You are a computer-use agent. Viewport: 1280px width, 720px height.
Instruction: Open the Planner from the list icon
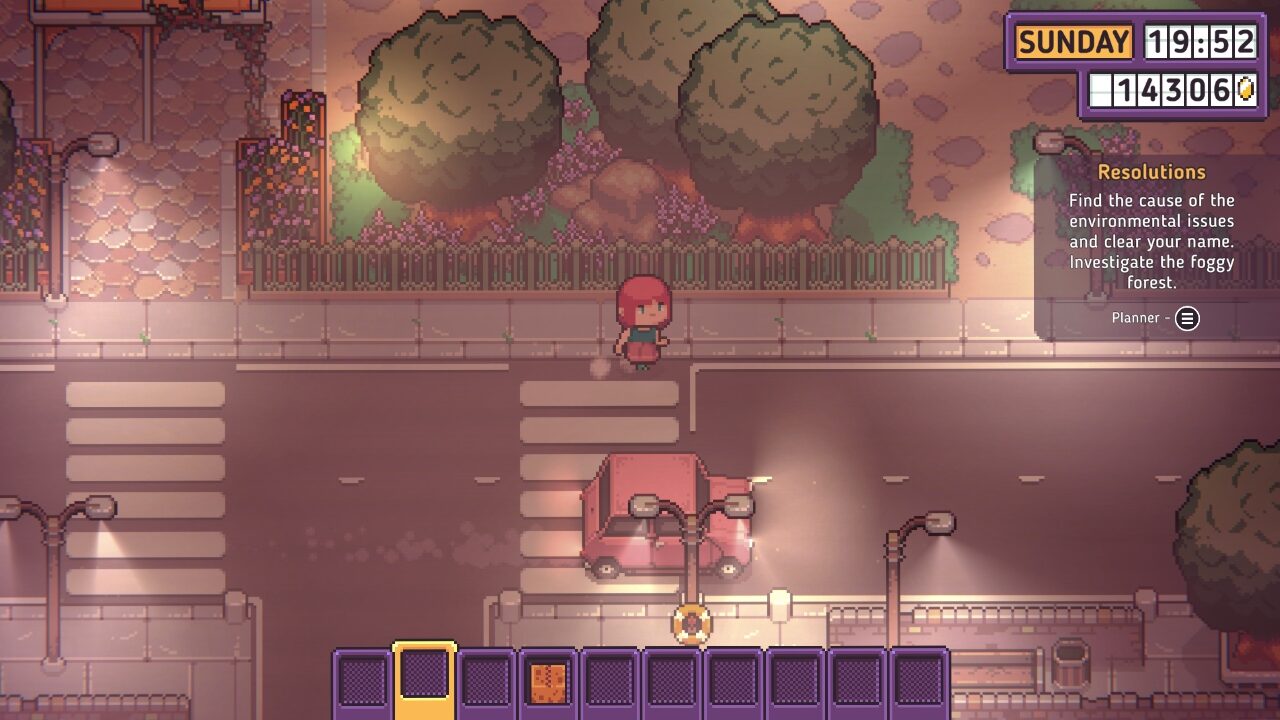coord(1187,319)
